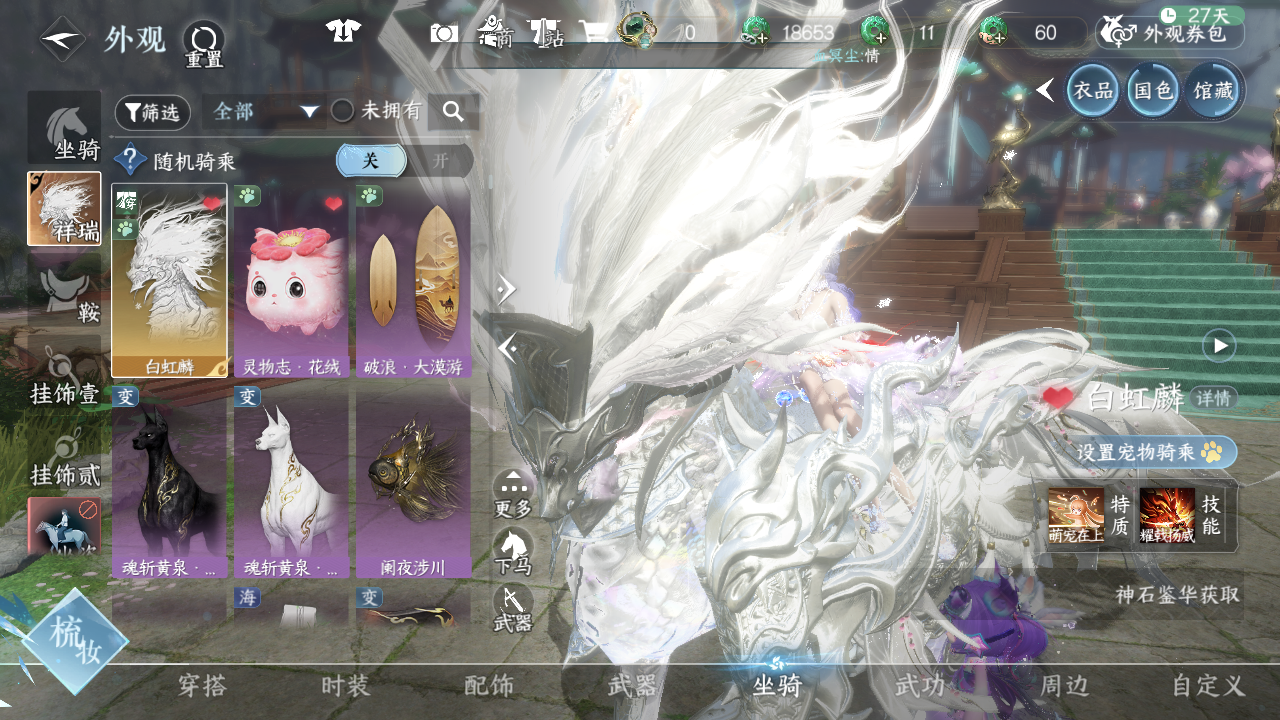
Task: Open the 筛选 filter button
Action: [x=153, y=113]
